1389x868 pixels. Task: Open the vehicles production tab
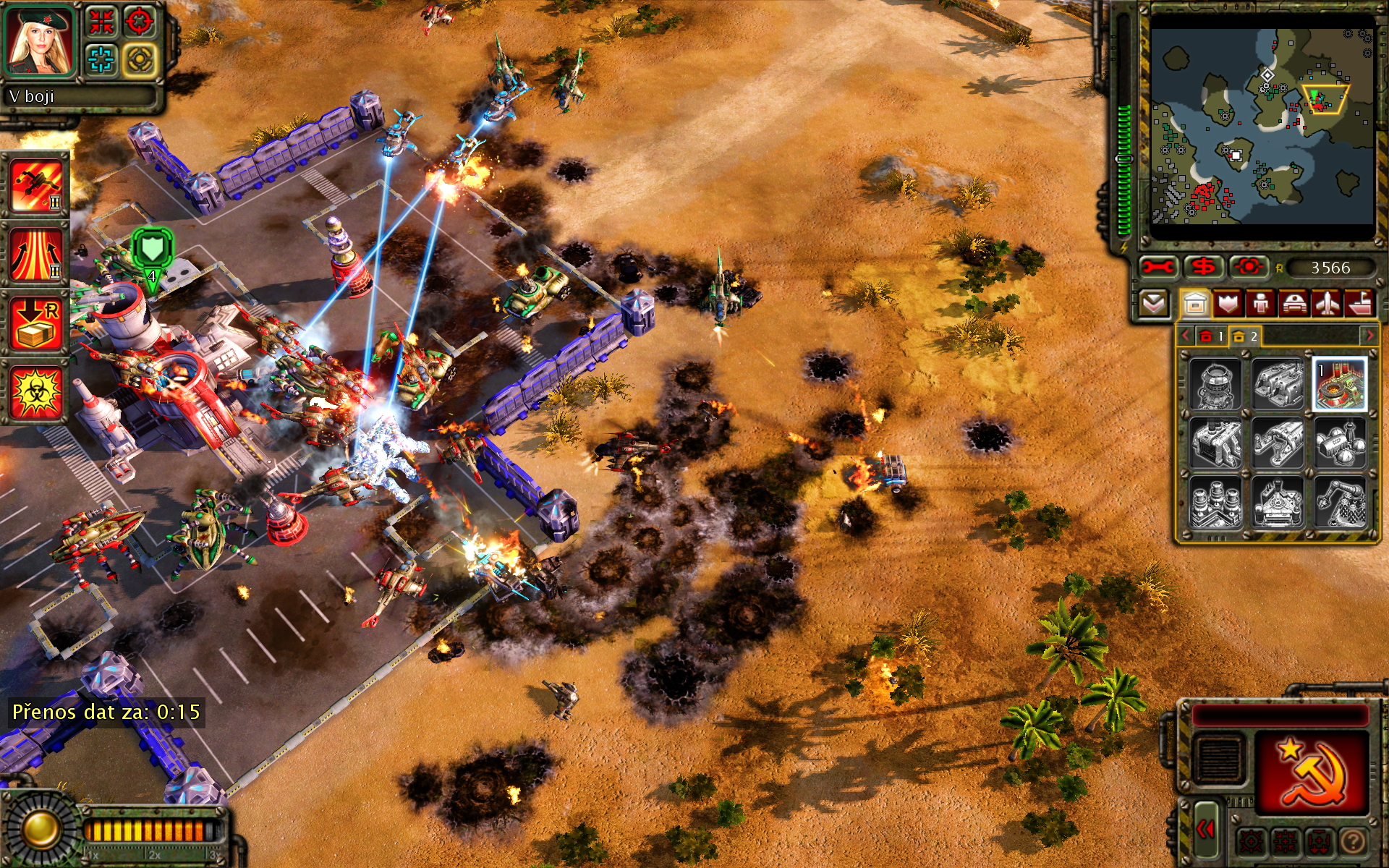(1294, 304)
